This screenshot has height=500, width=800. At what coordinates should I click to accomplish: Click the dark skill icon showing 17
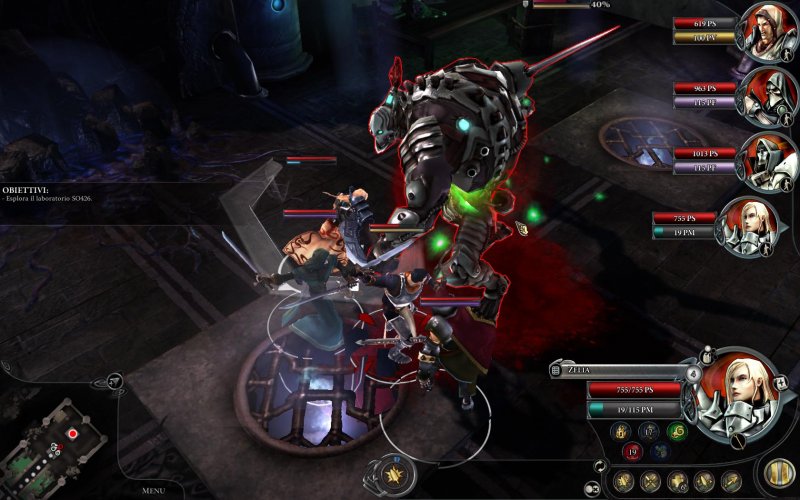[x=649, y=431]
